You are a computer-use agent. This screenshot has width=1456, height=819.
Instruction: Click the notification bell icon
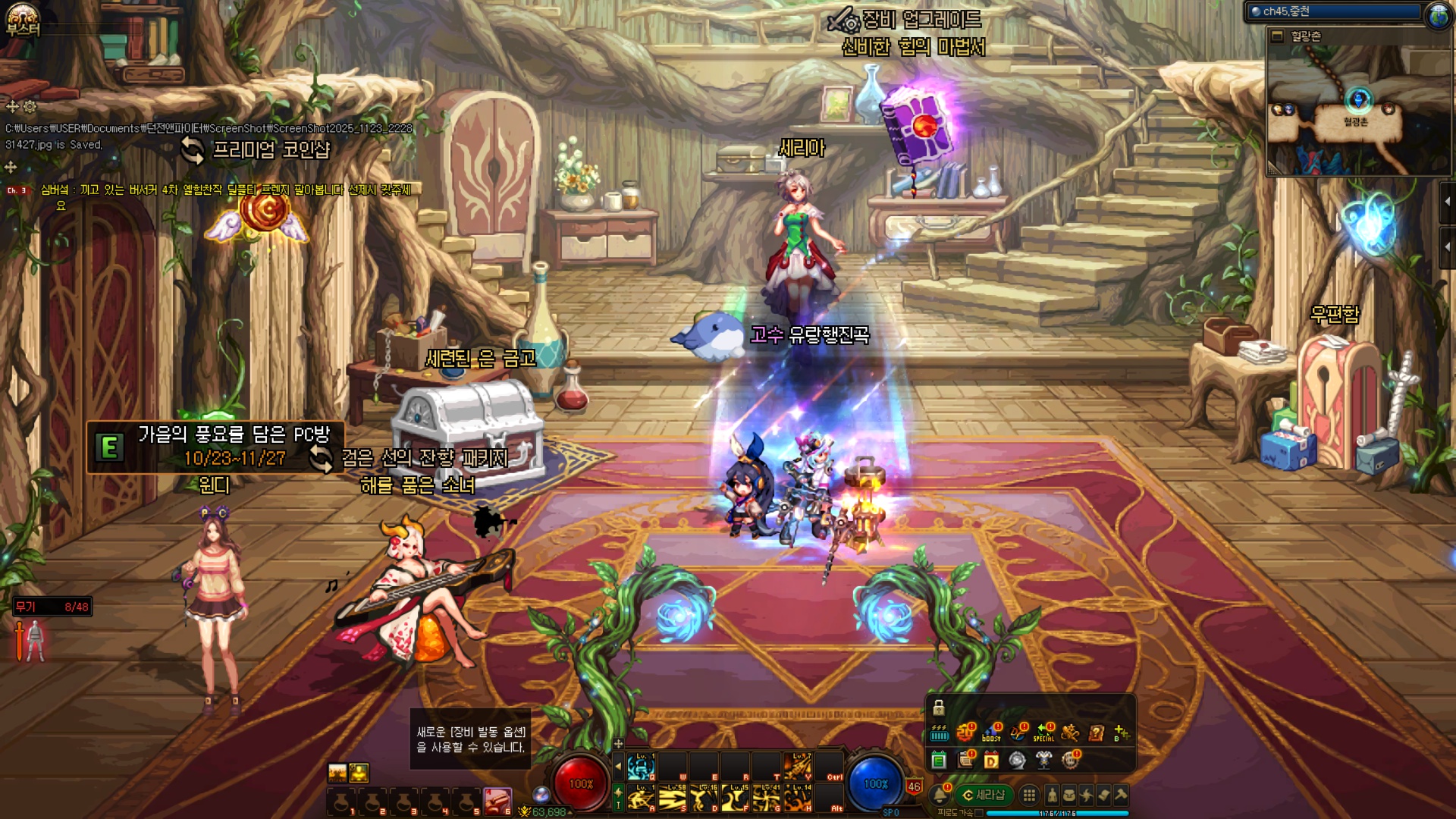click(940, 795)
